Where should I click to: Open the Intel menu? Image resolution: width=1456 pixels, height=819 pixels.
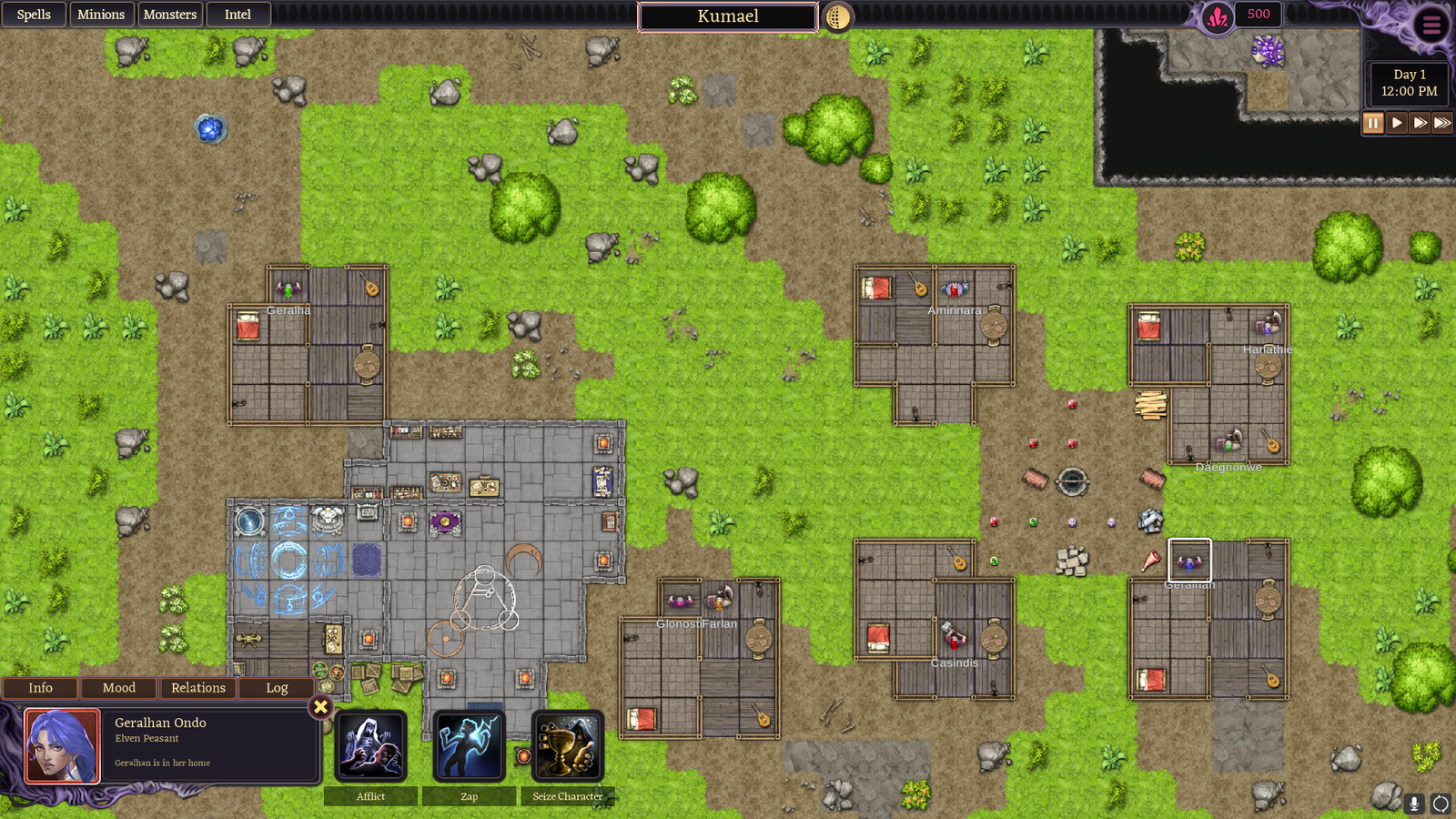click(238, 15)
